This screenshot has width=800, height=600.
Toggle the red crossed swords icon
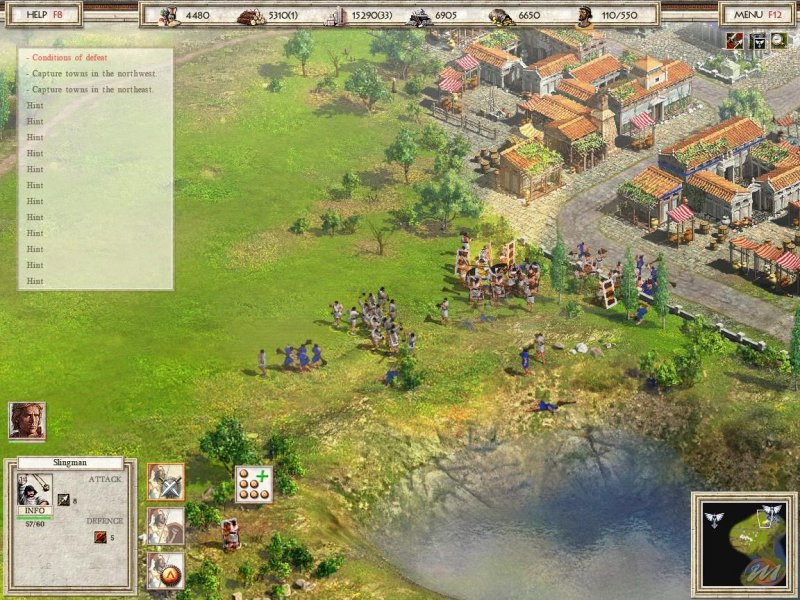pyautogui.click(x=735, y=40)
